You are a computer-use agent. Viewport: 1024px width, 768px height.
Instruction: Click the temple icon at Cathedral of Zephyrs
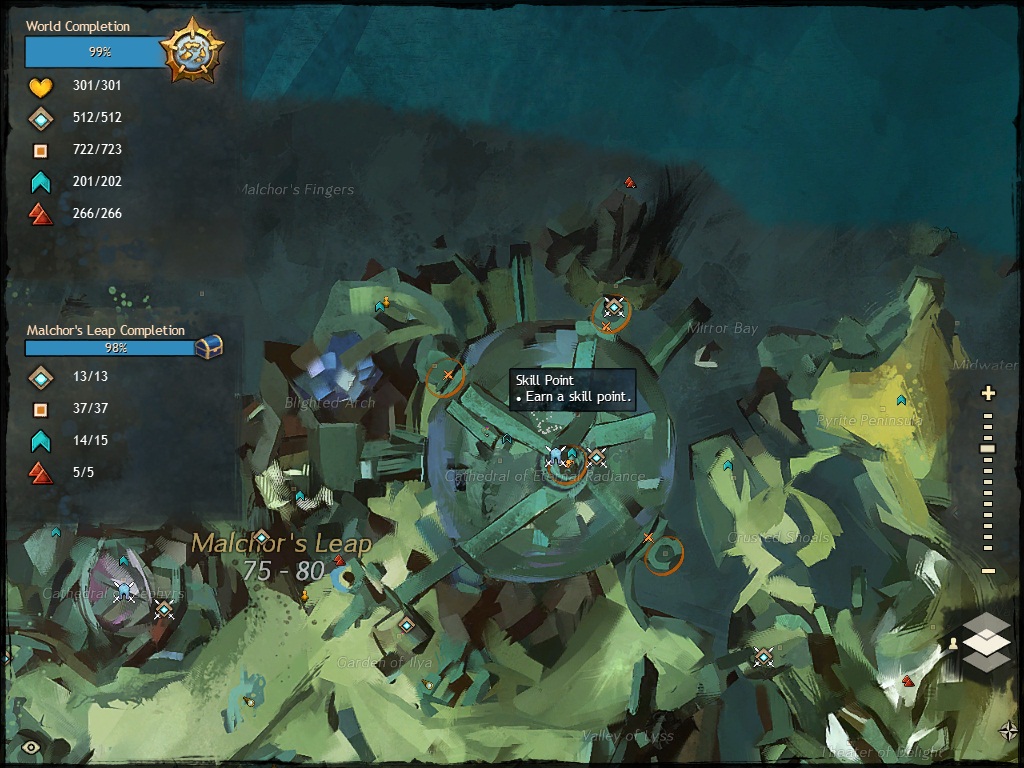point(124,592)
